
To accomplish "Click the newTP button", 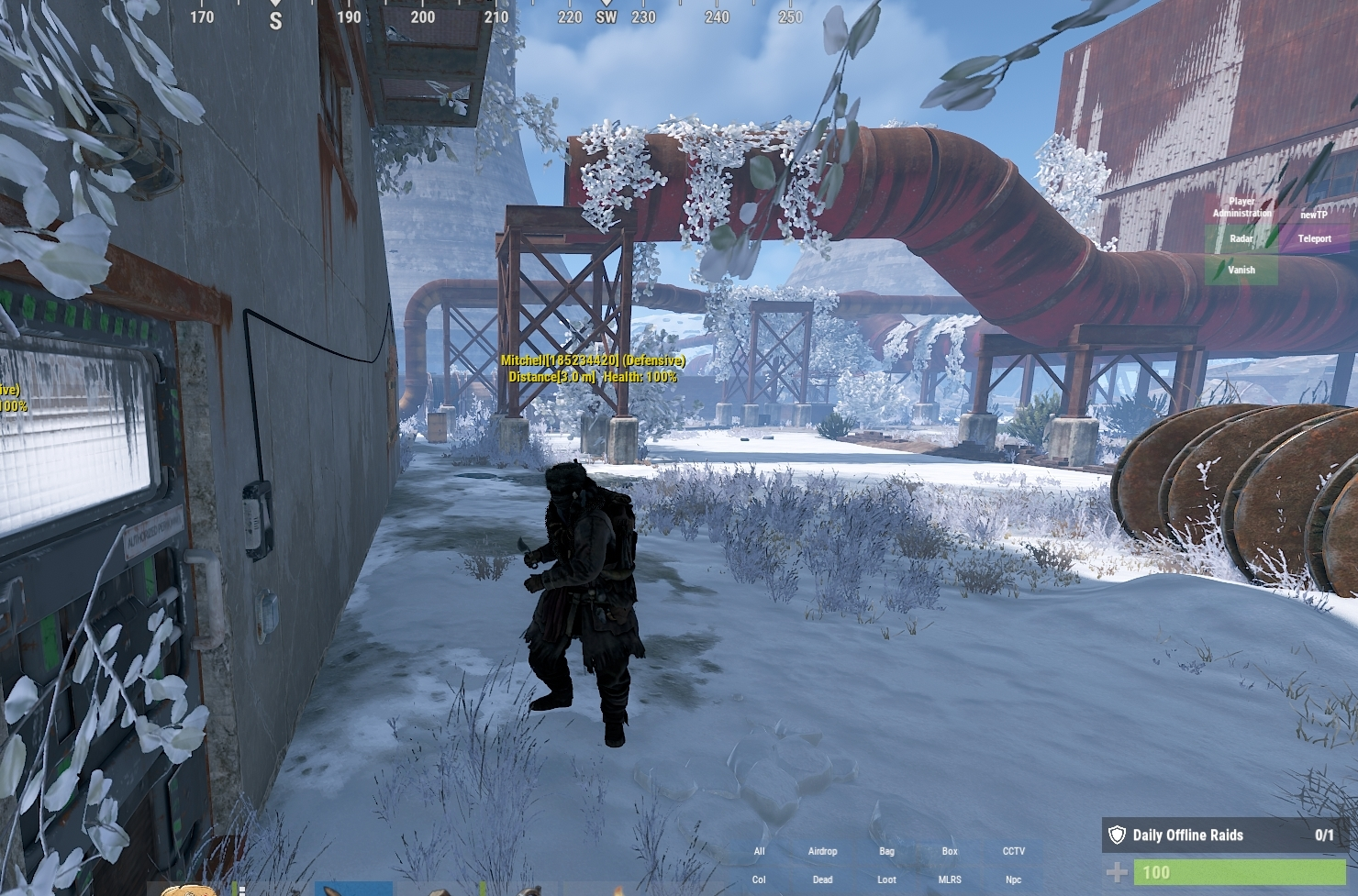I will [1313, 214].
